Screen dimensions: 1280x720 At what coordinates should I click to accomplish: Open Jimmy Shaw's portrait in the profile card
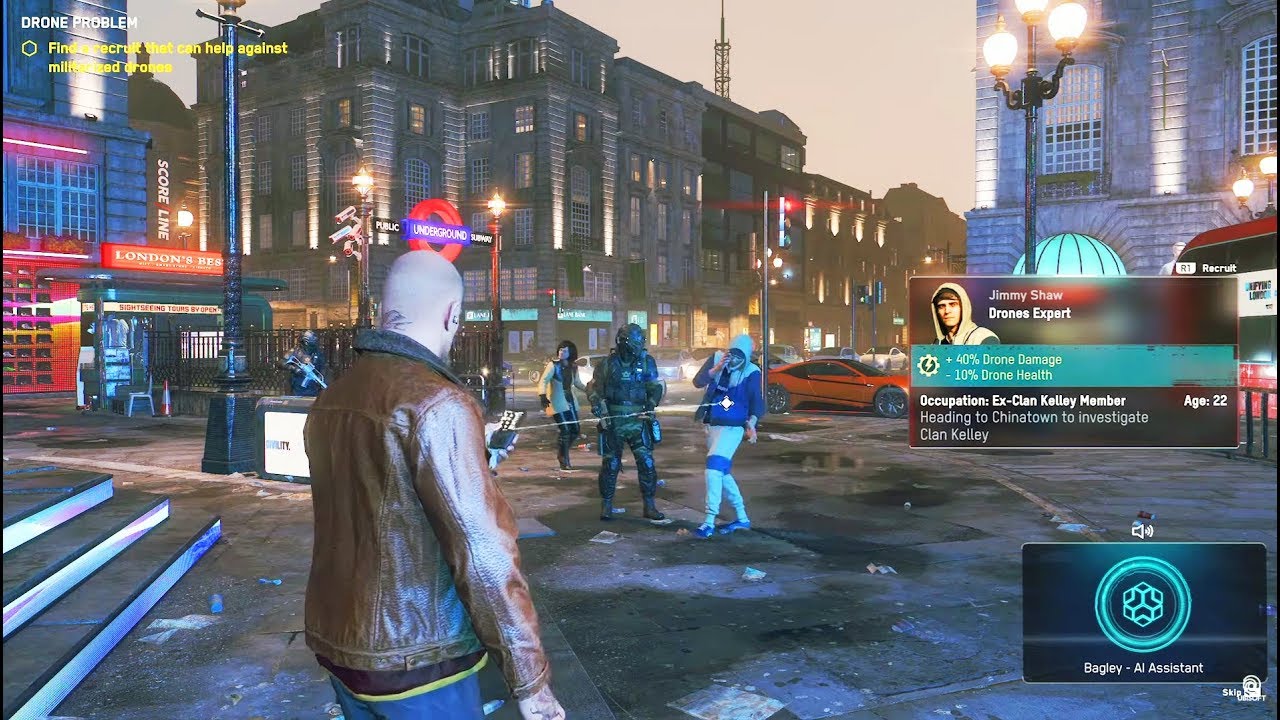click(951, 313)
